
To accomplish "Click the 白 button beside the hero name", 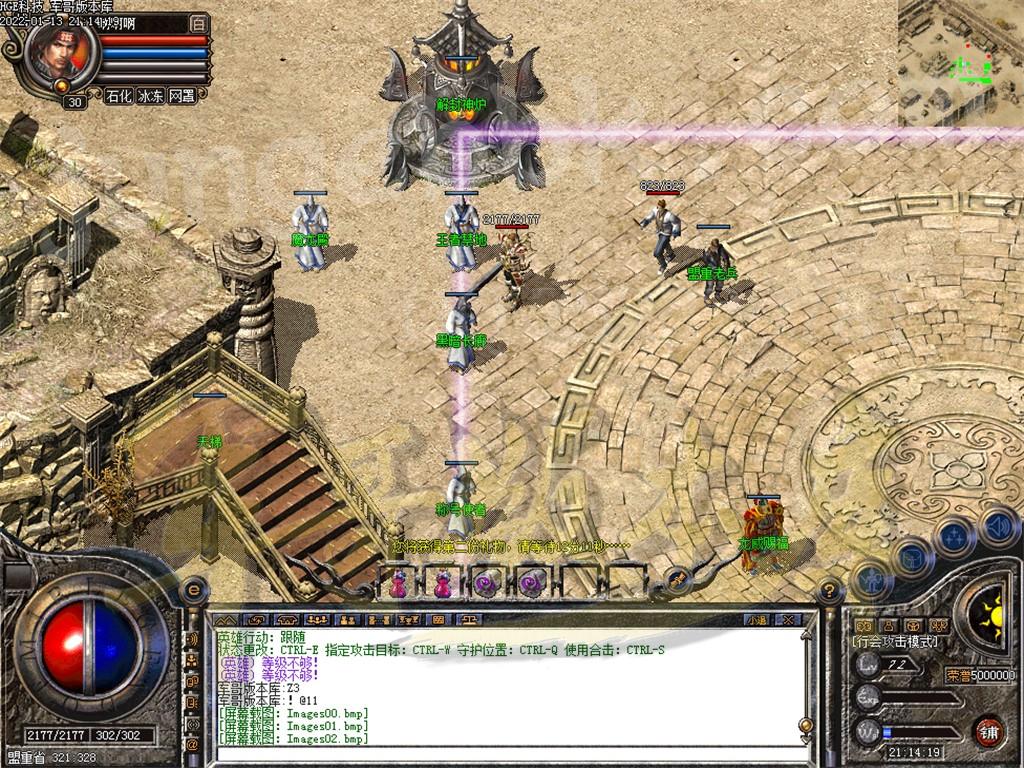I will (199, 23).
